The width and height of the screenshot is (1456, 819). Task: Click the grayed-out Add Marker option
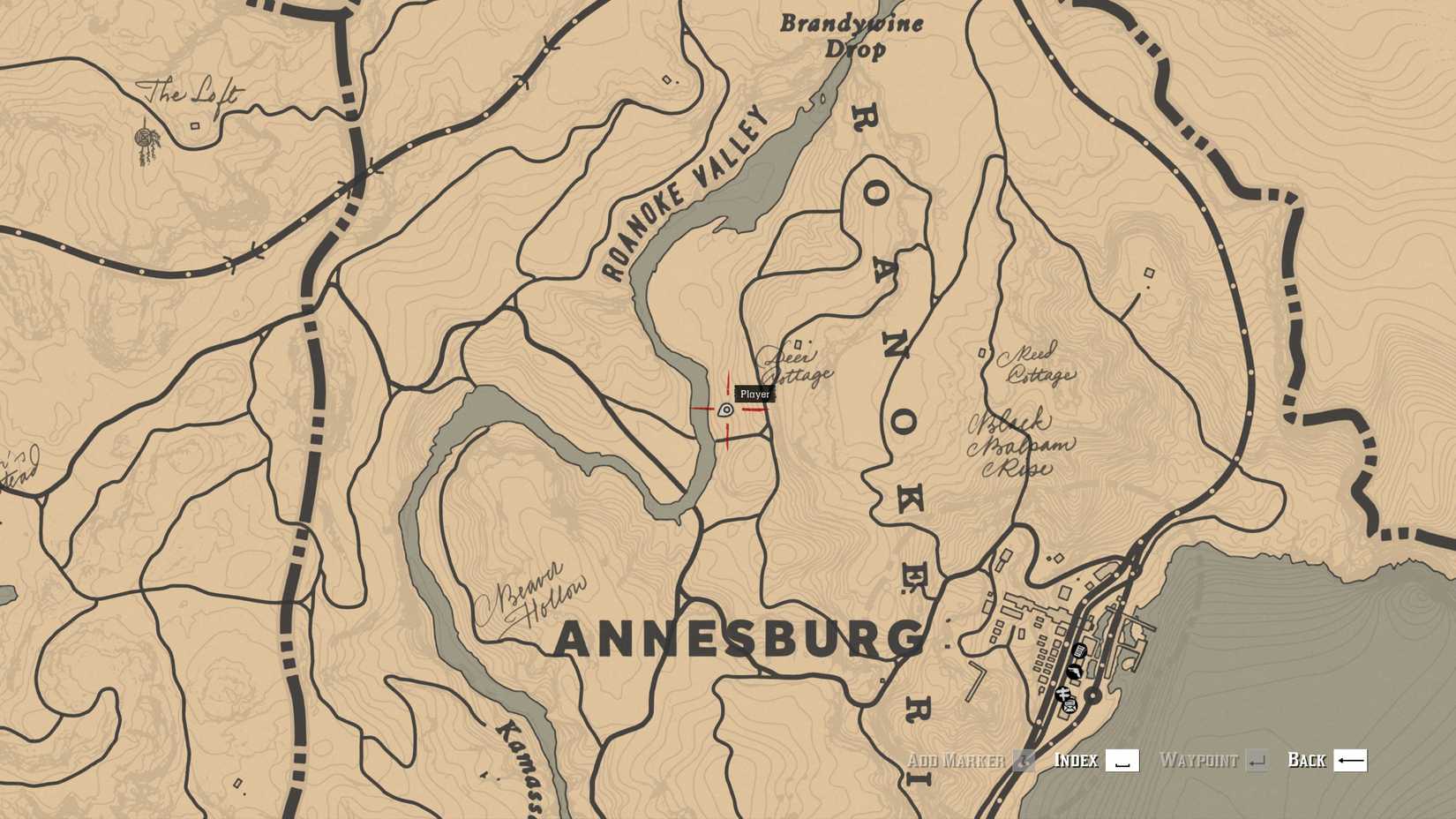tap(956, 760)
